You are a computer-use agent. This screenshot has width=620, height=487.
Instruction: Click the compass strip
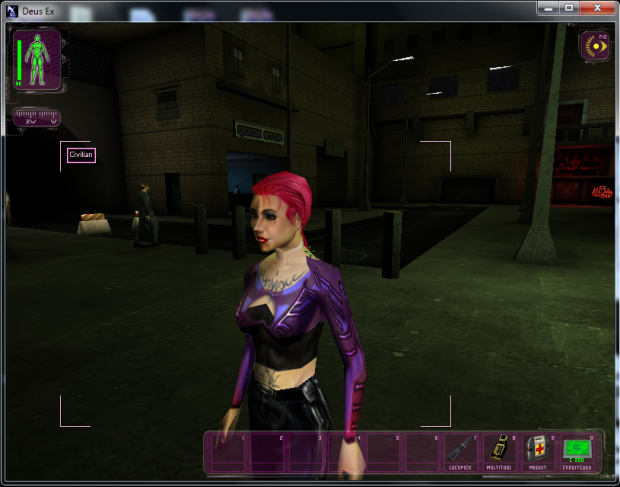(x=37, y=118)
